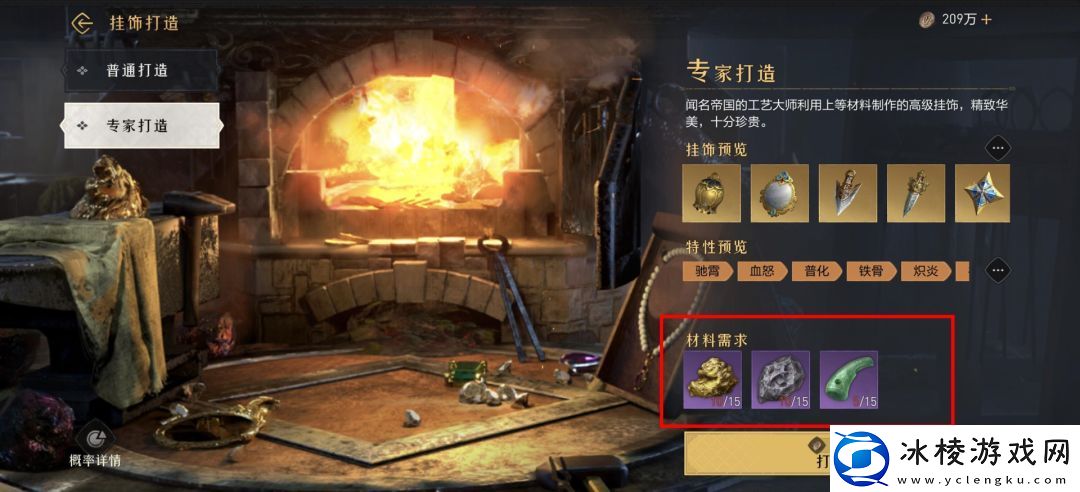Screen dimensions: 1080x492
Task: Expand the 特性预览 more options button
Action: click(997, 270)
